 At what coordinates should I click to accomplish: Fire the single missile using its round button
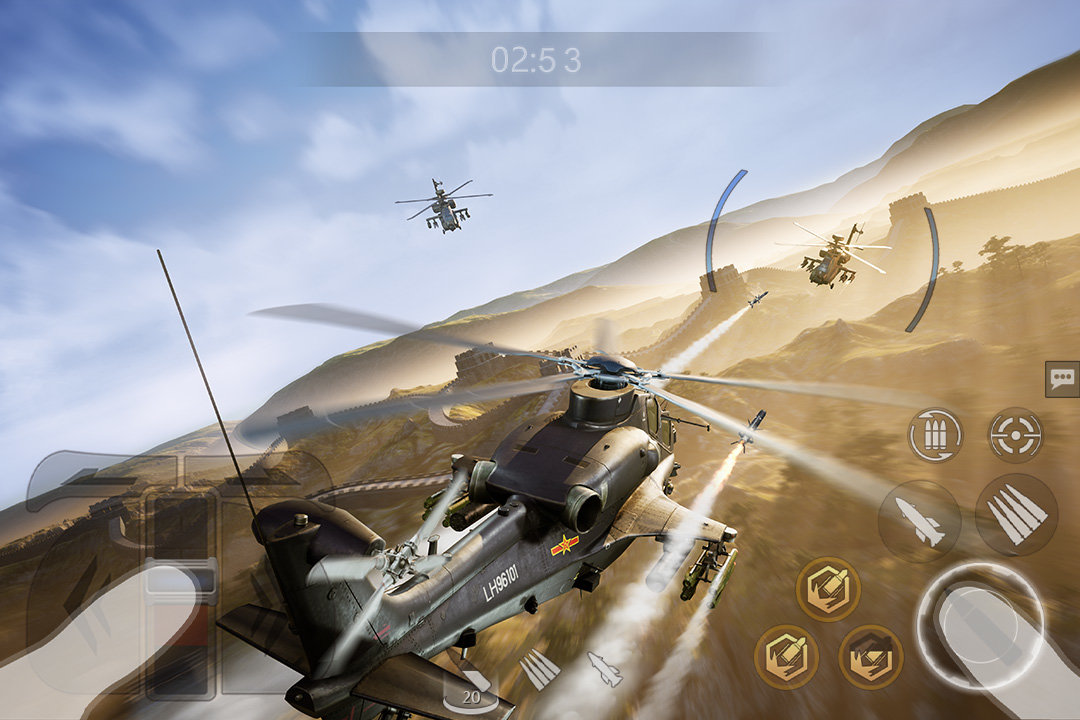pyautogui.click(x=919, y=521)
